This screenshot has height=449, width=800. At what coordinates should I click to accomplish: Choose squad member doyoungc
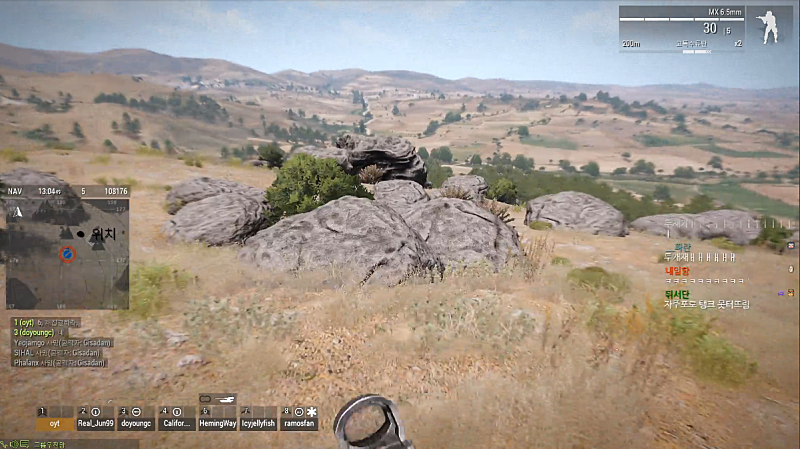[x=137, y=424]
